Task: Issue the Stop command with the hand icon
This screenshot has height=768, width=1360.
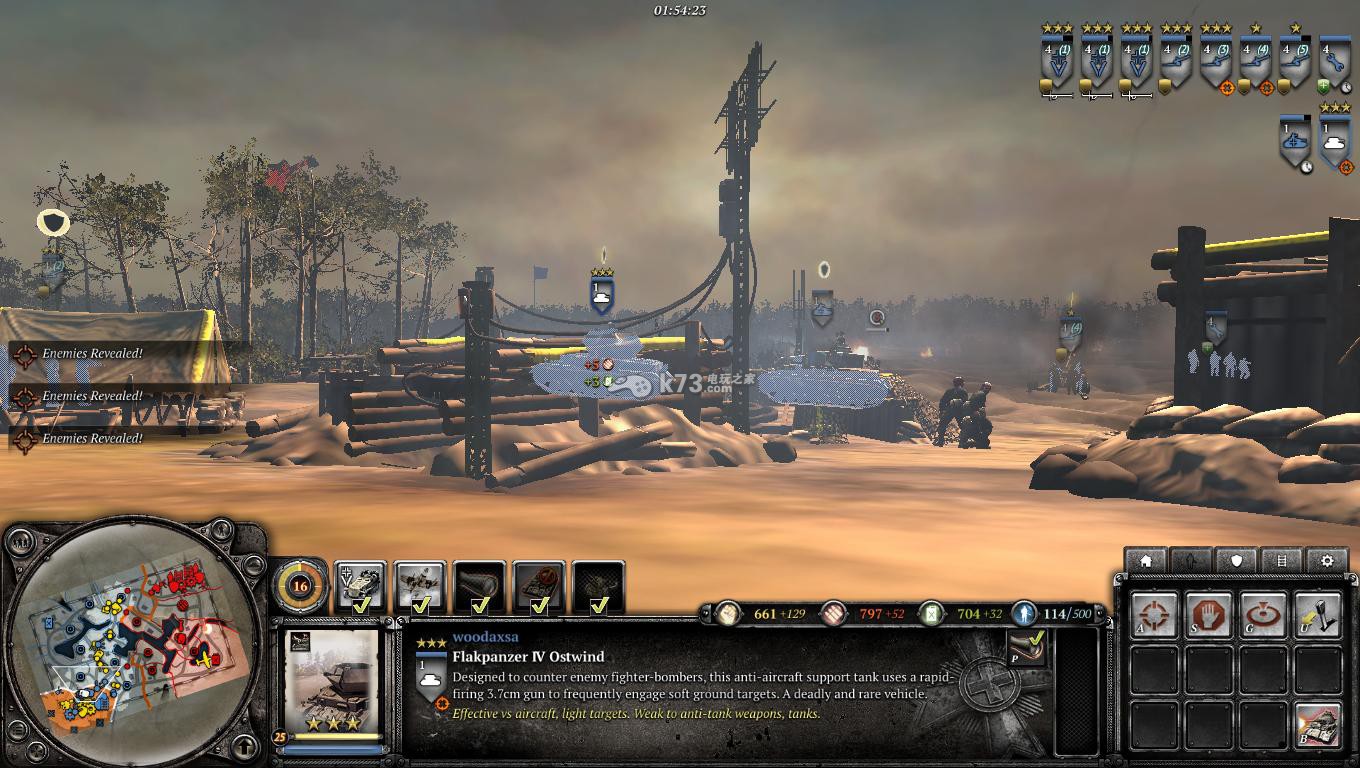Action: pyautogui.click(x=1208, y=613)
